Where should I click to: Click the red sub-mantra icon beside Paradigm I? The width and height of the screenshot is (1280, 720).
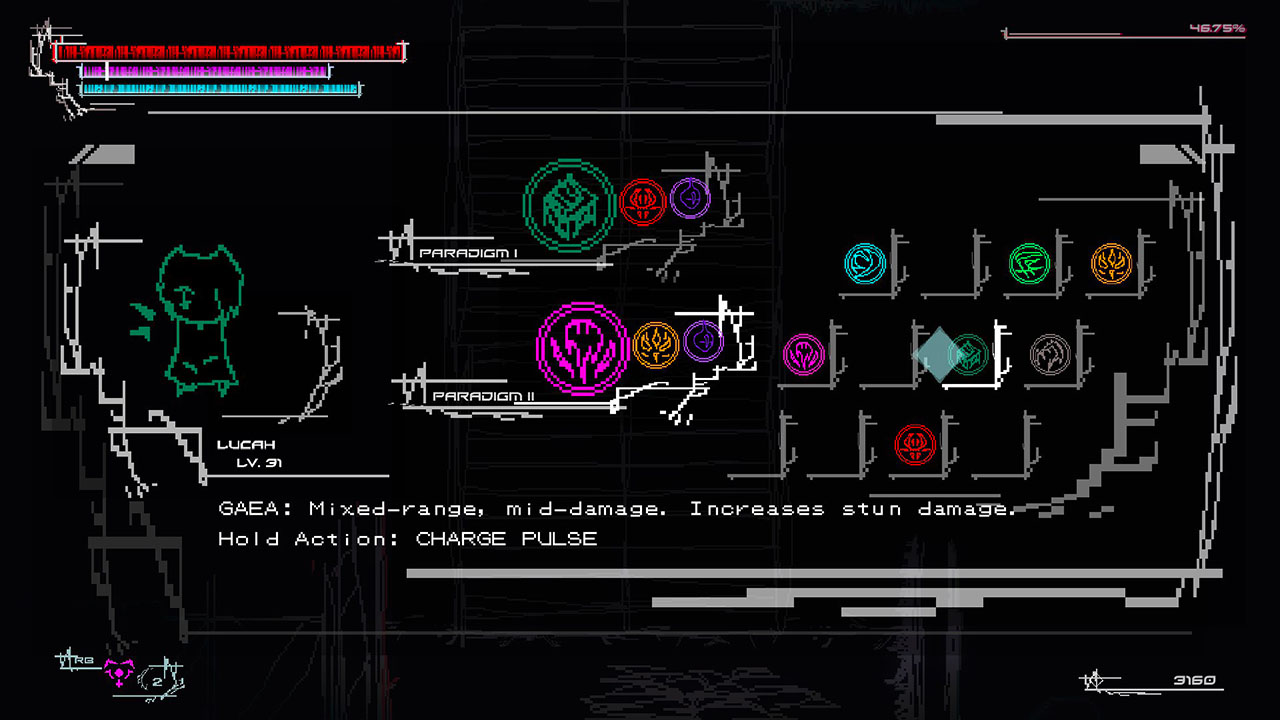[642, 199]
